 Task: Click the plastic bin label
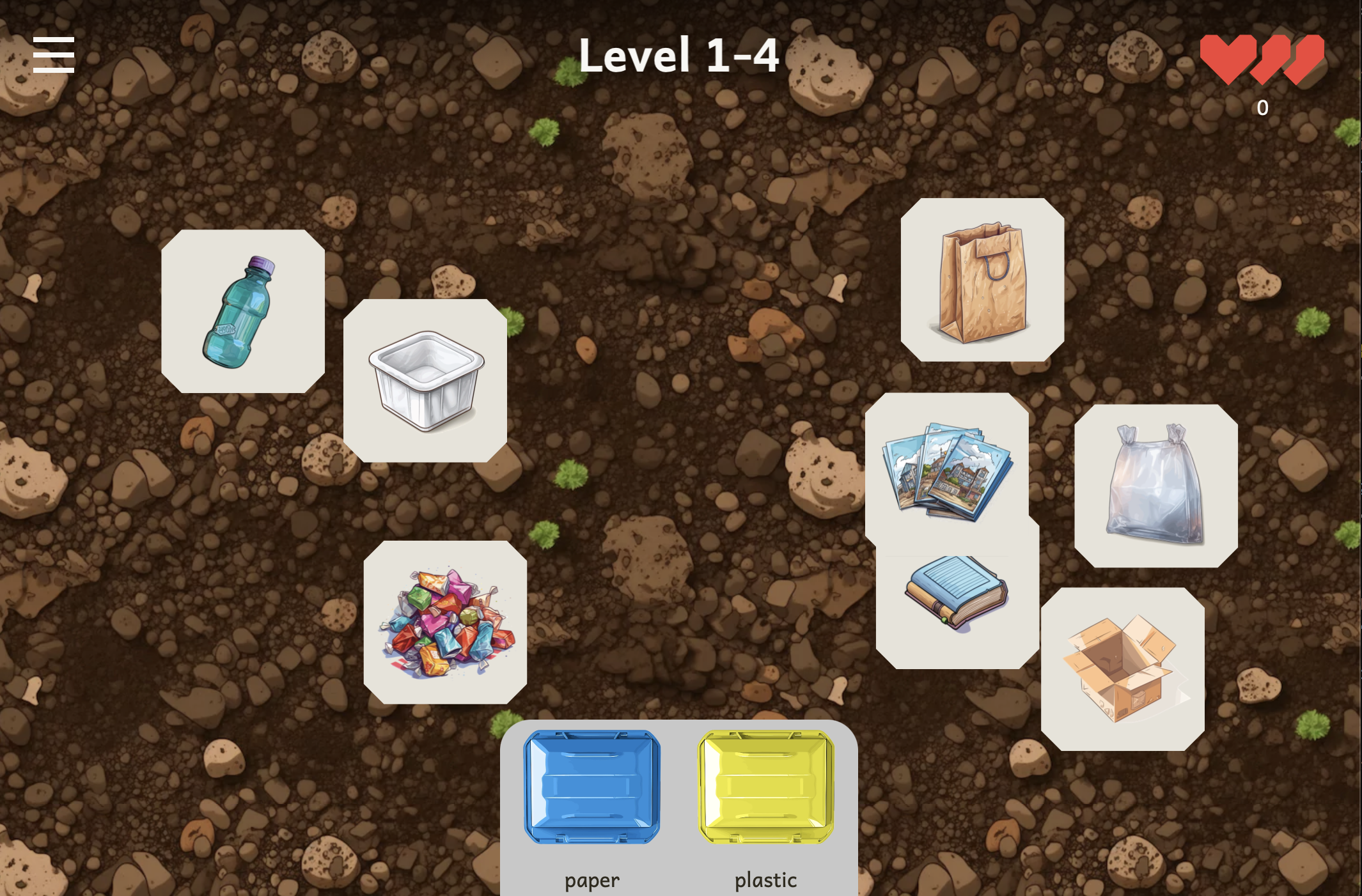765,880
